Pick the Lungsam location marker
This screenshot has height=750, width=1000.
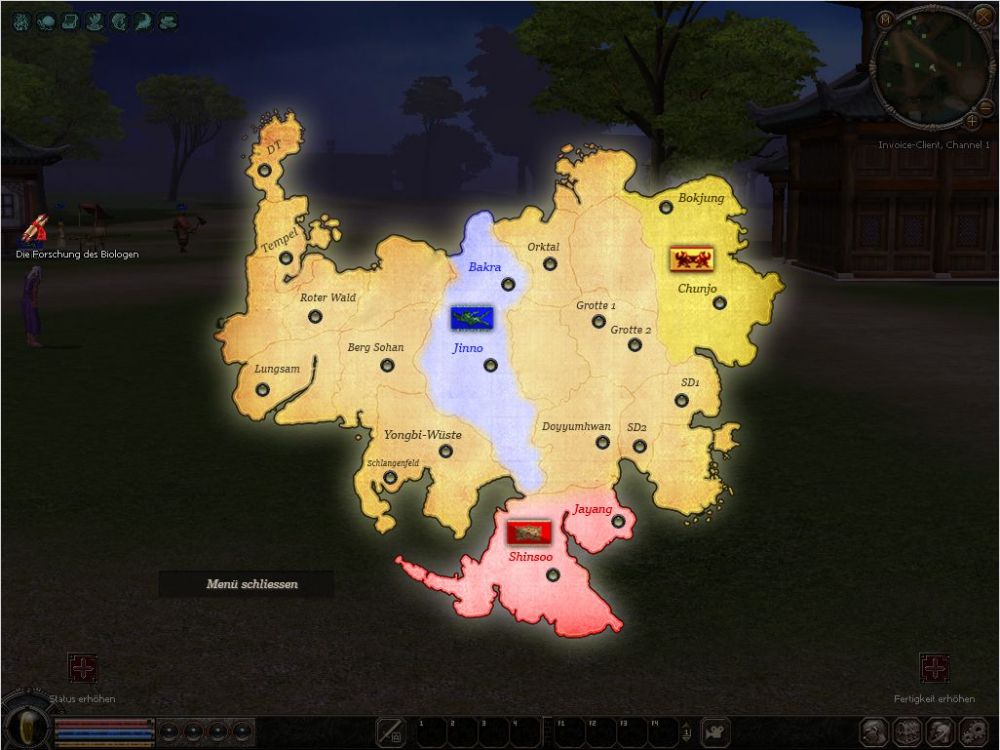pyautogui.click(x=263, y=389)
